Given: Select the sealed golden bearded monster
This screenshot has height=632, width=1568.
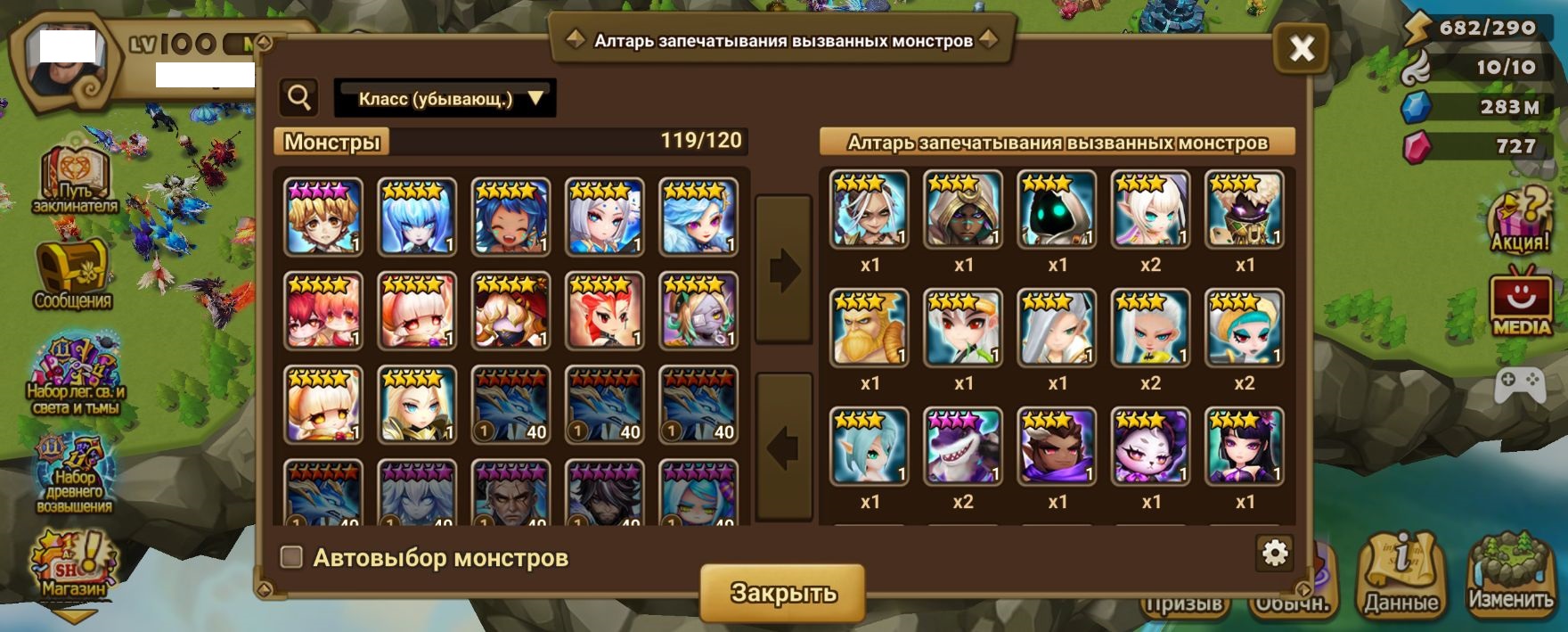Looking at the screenshot, I should (x=870, y=328).
